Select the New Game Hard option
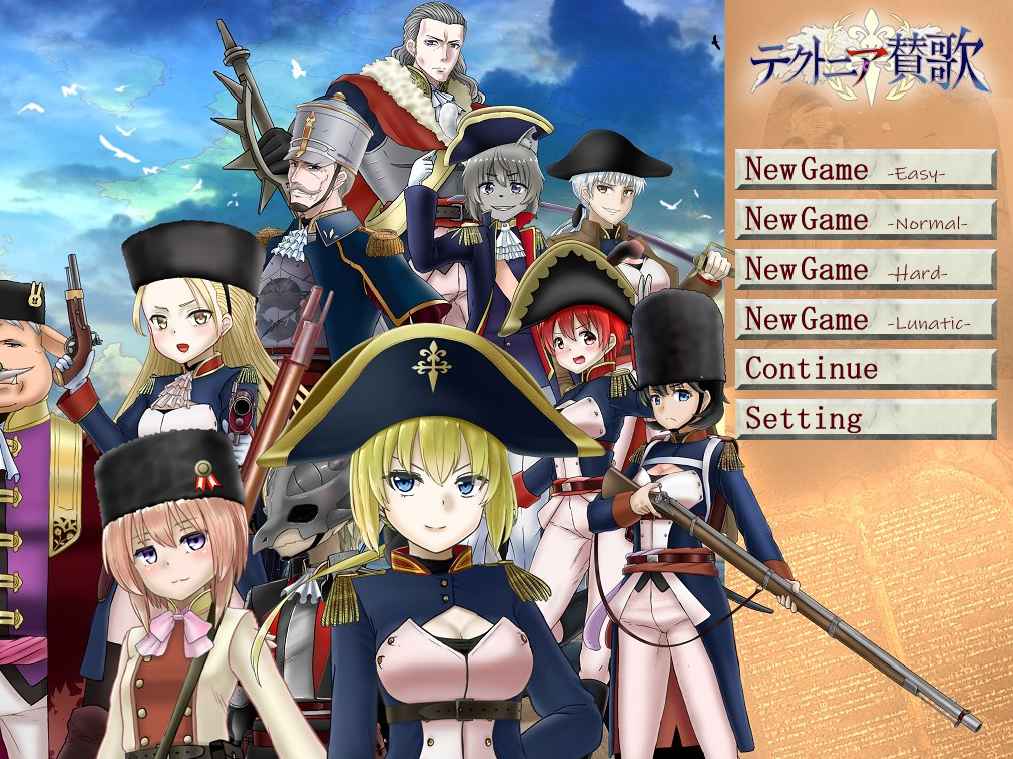 pyautogui.click(x=866, y=269)
